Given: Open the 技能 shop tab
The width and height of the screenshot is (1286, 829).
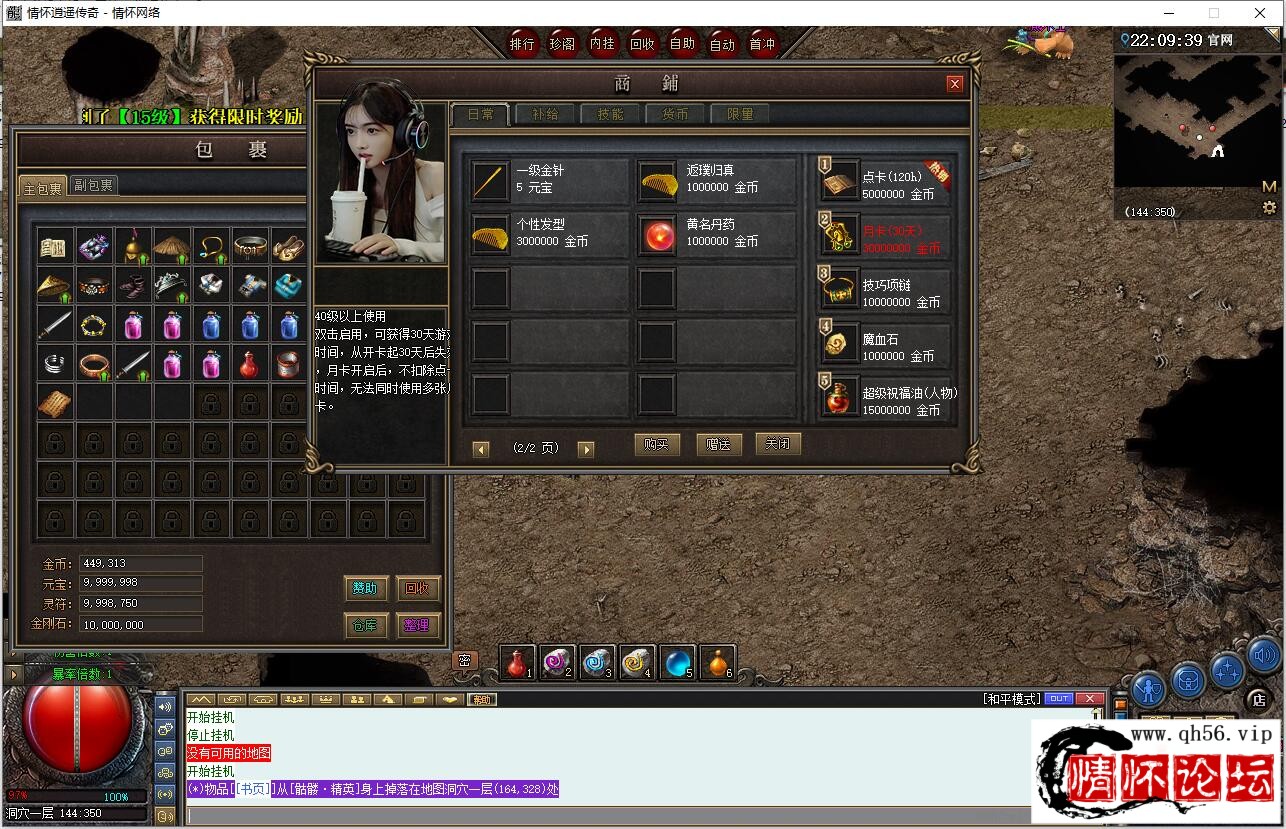Looking at the screenshot, I should (x=610, y=114).
